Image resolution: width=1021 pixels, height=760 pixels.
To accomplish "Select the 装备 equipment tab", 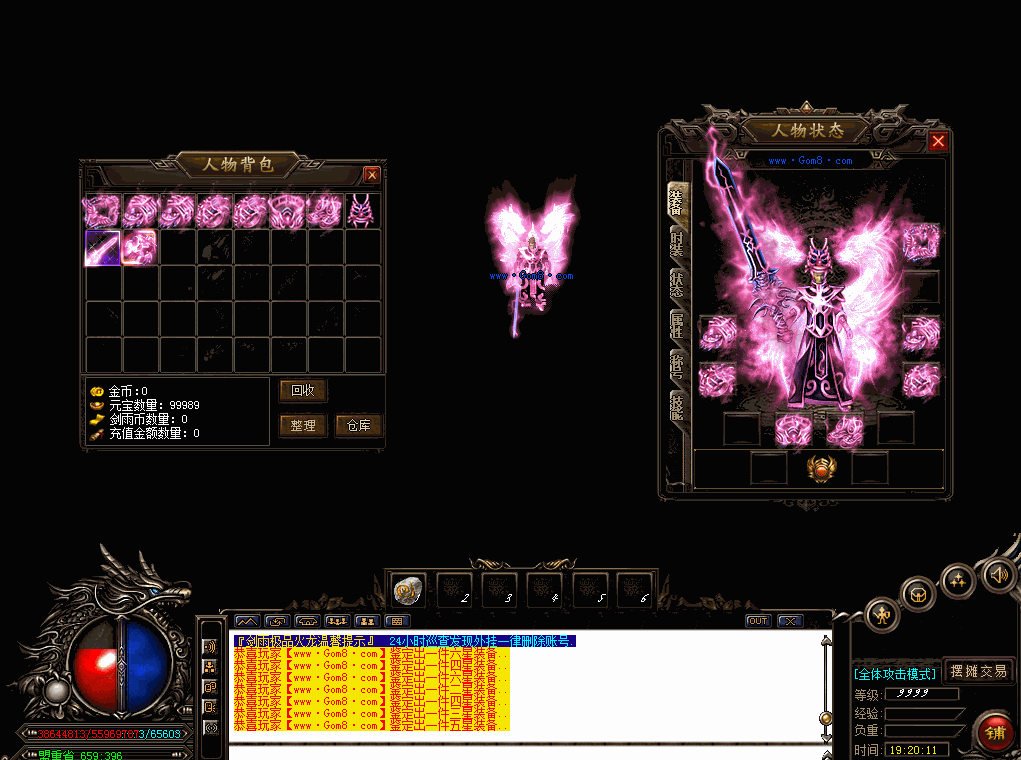I will [x=678, y=200].
